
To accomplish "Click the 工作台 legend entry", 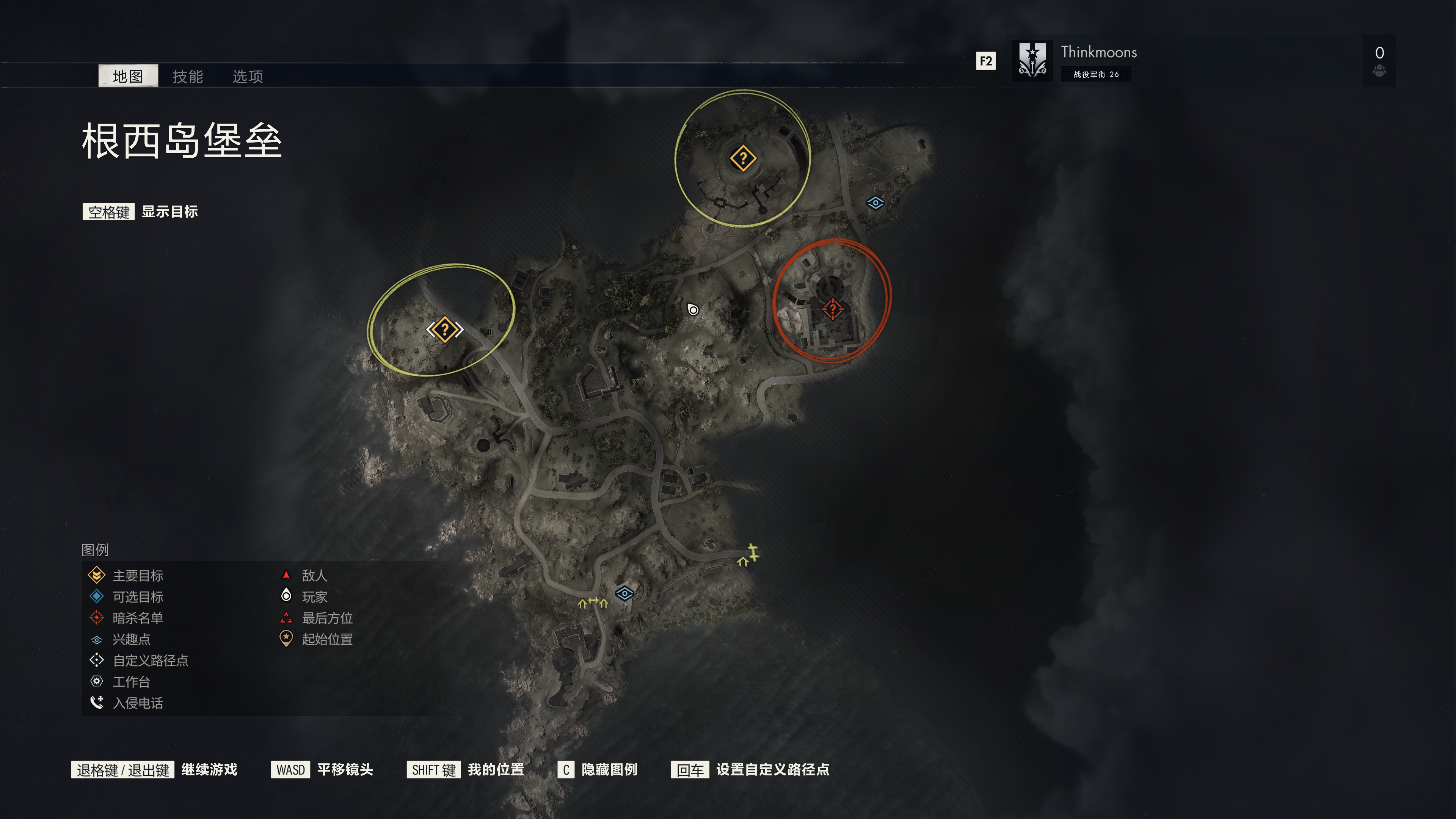I will [x=131, y=682].
